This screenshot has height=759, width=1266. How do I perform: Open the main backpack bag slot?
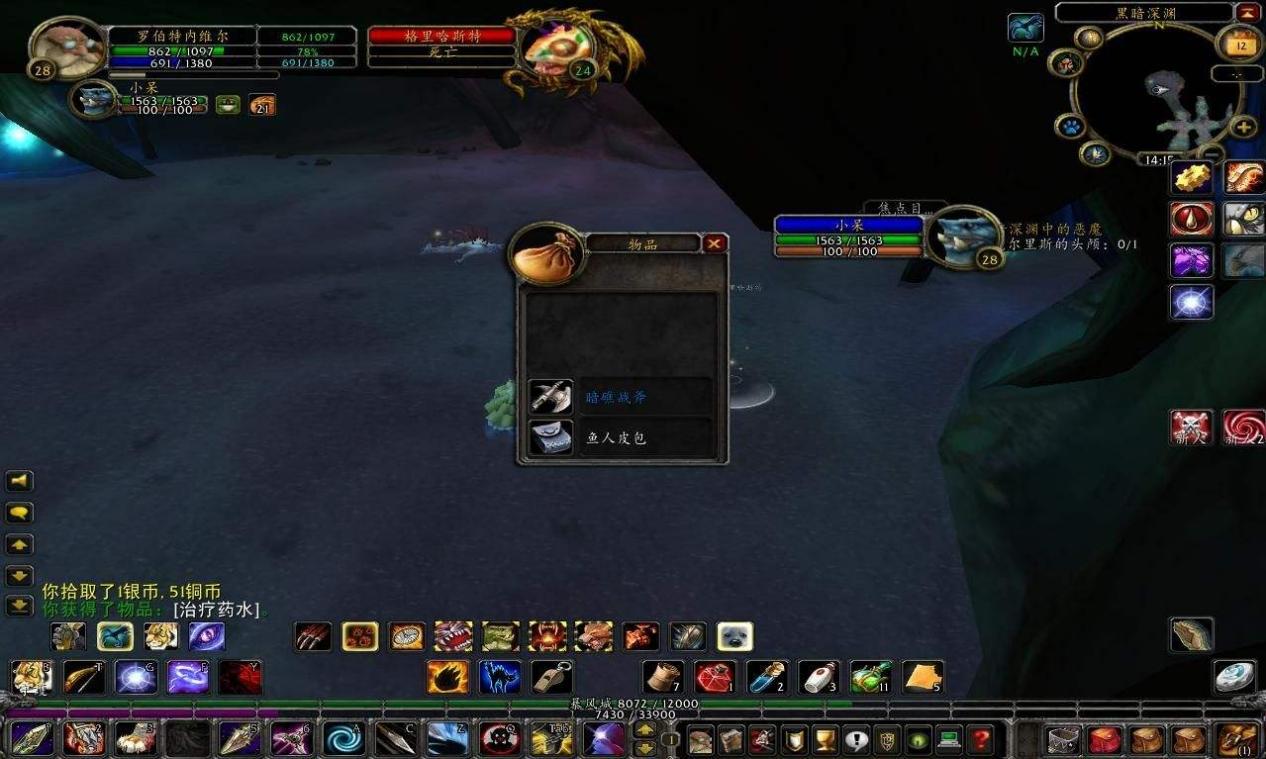(1238, 740)
